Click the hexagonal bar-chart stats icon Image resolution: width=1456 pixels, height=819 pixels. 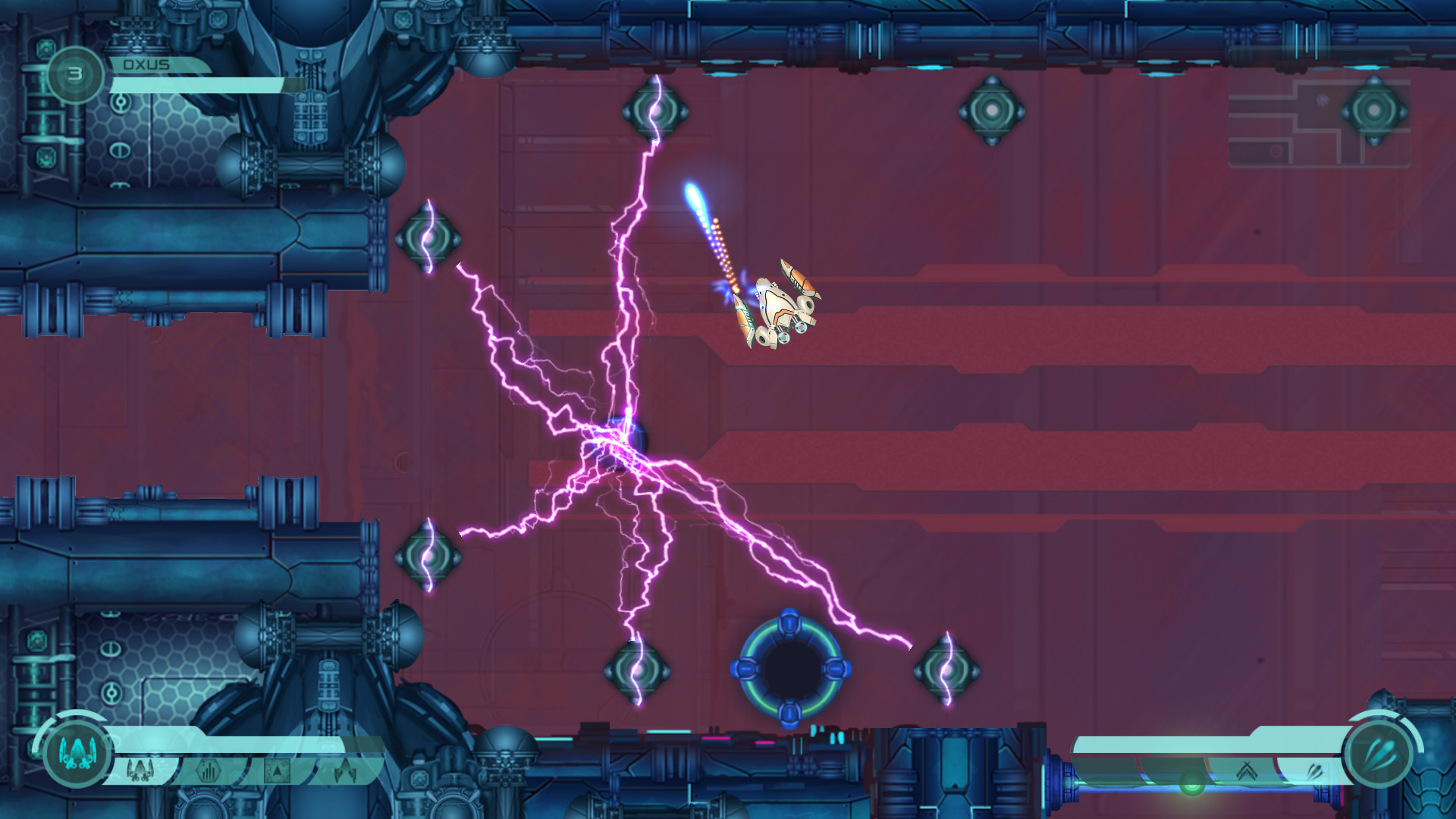[208, 770]
